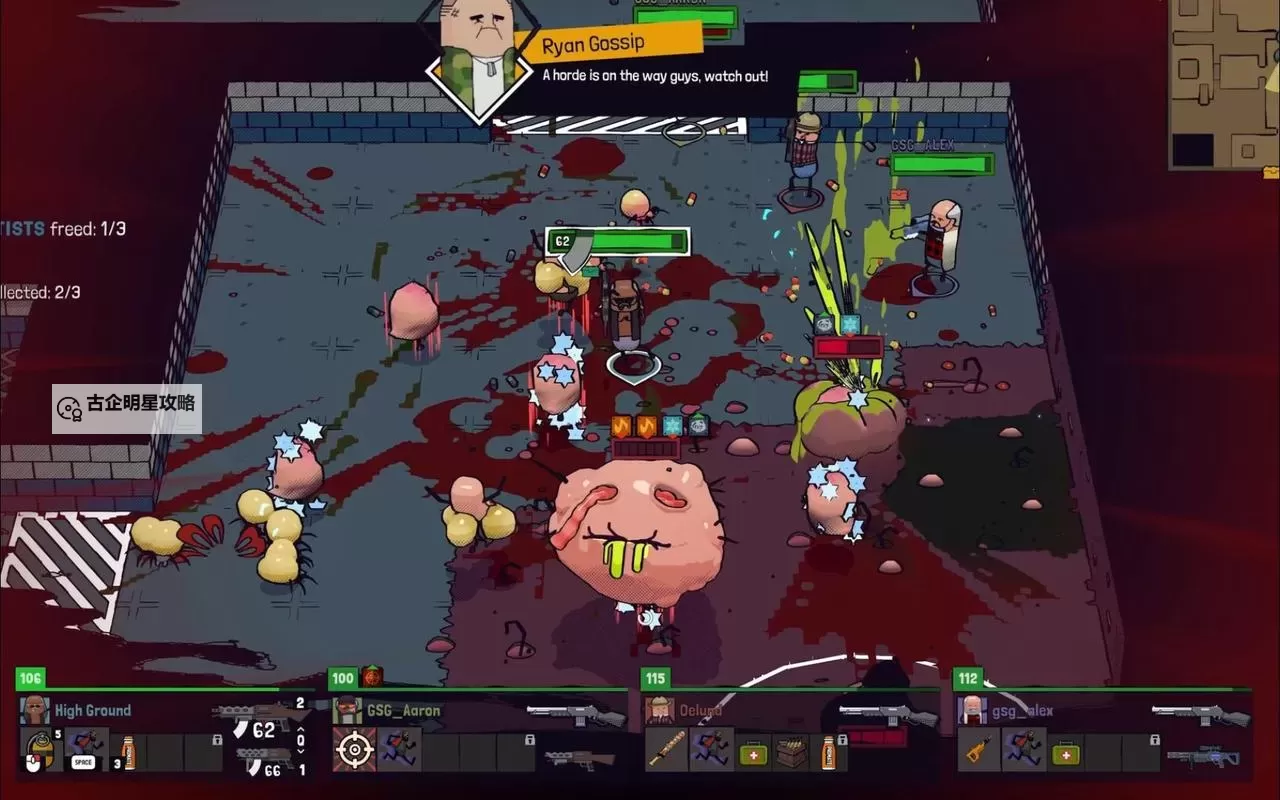Select GSG_Aaron's secondary shotgun
Image resolution: width=1280 pixels, height=800 pixels.
pyautogui.click(x=580, y=760)
